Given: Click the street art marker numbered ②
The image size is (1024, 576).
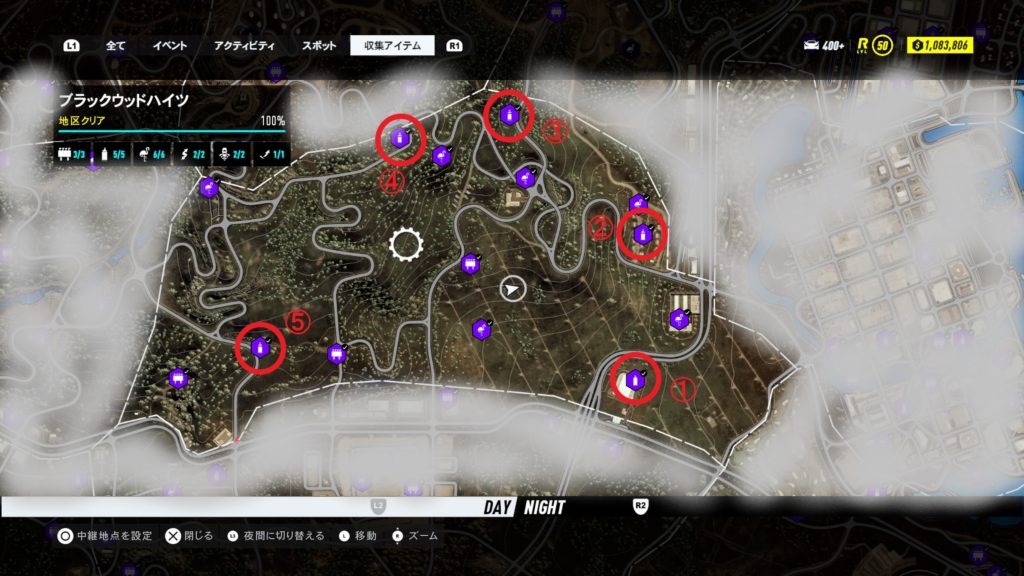Looking at the screenshot, I should click(x=642, y=235).
